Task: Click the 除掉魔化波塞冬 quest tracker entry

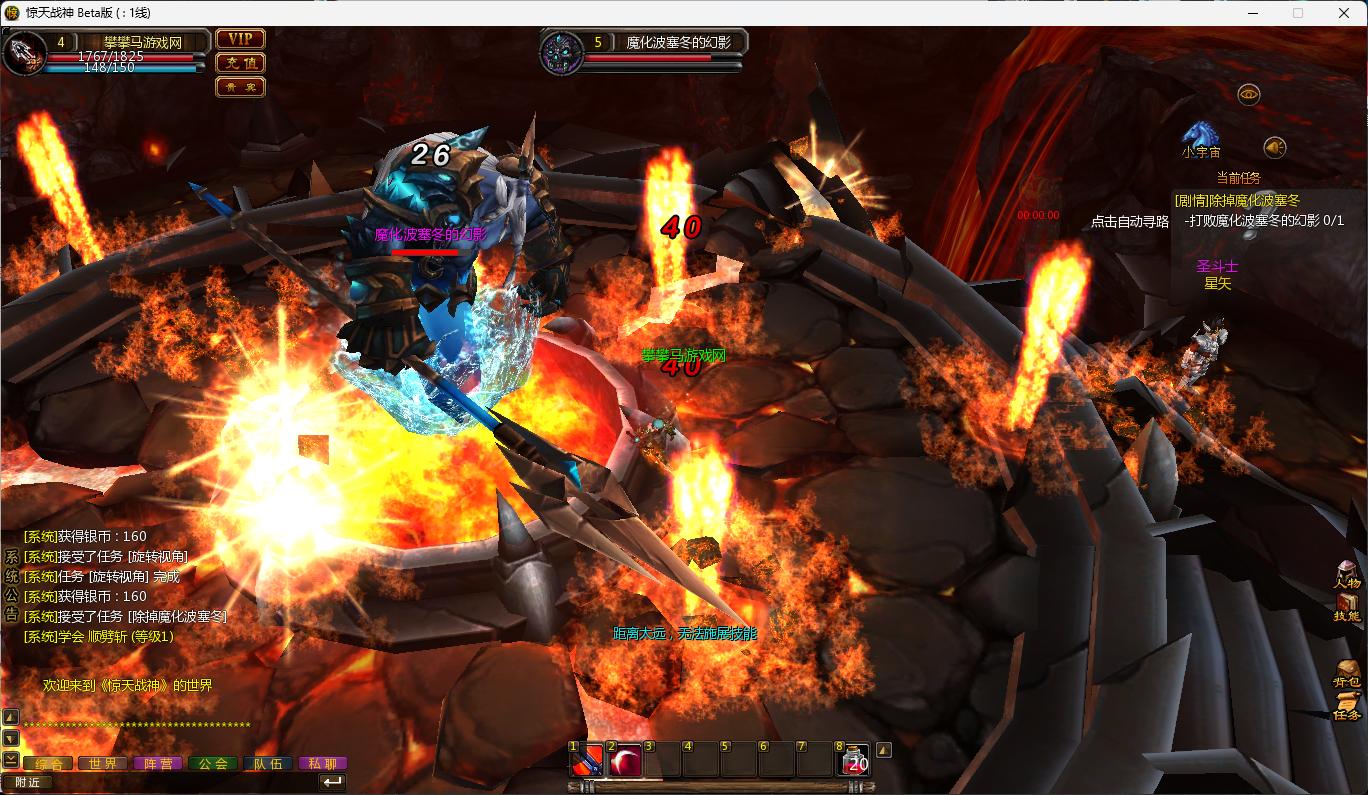Action: tap(1237, 201)
